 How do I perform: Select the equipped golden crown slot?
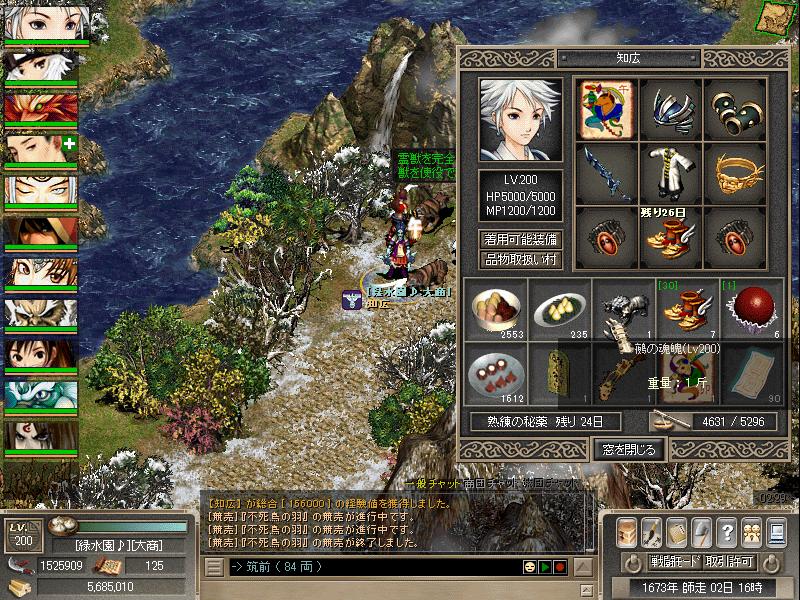pos(737,171)
